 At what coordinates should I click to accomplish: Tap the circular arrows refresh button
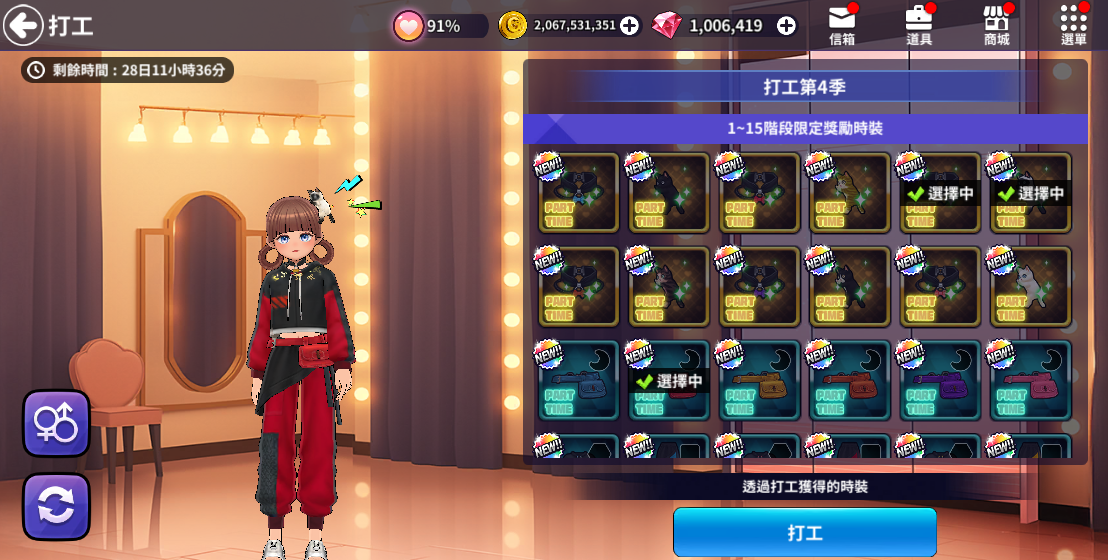coord(57,506)
